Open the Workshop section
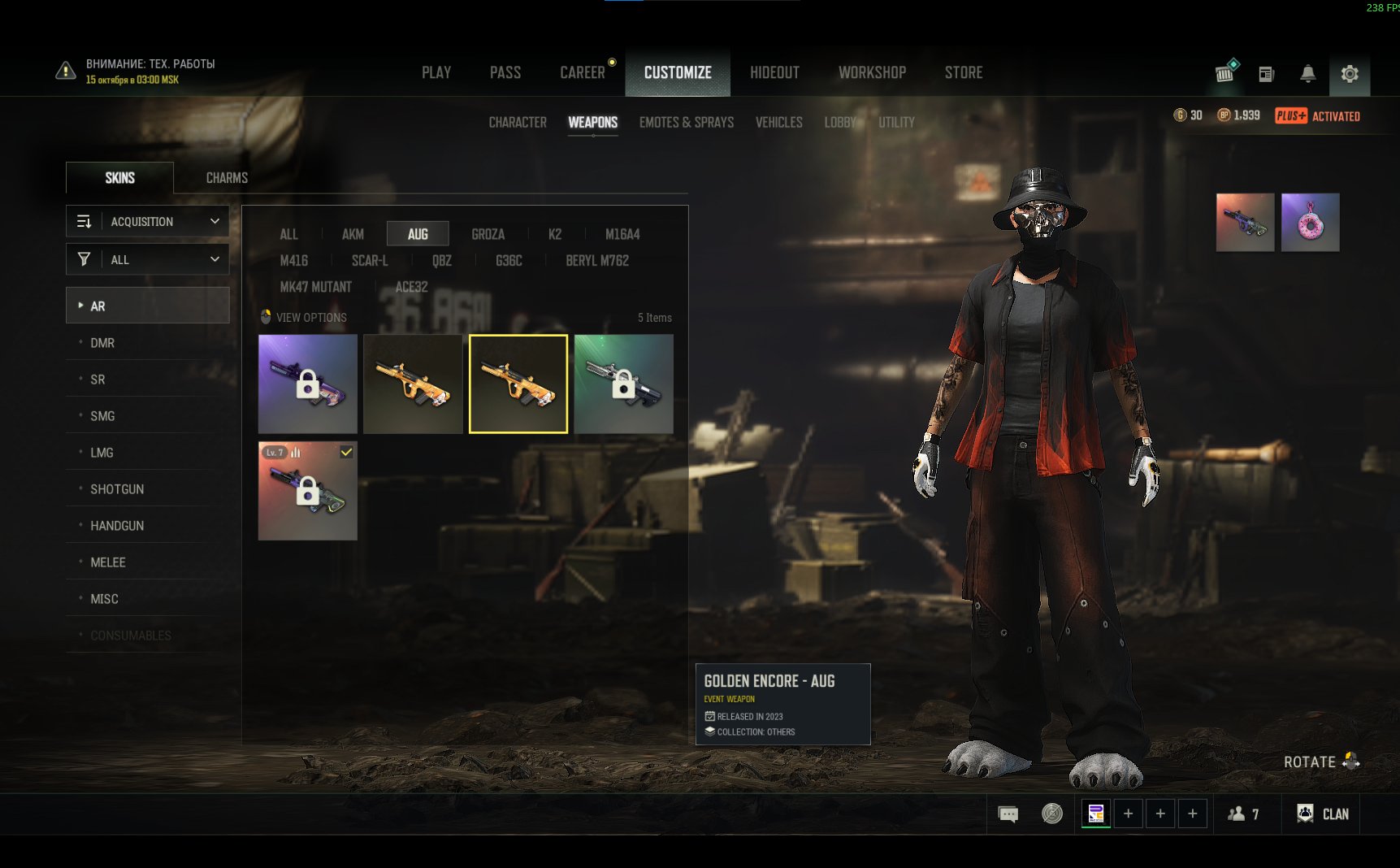The image size is (1400, 868). (872, 72)
